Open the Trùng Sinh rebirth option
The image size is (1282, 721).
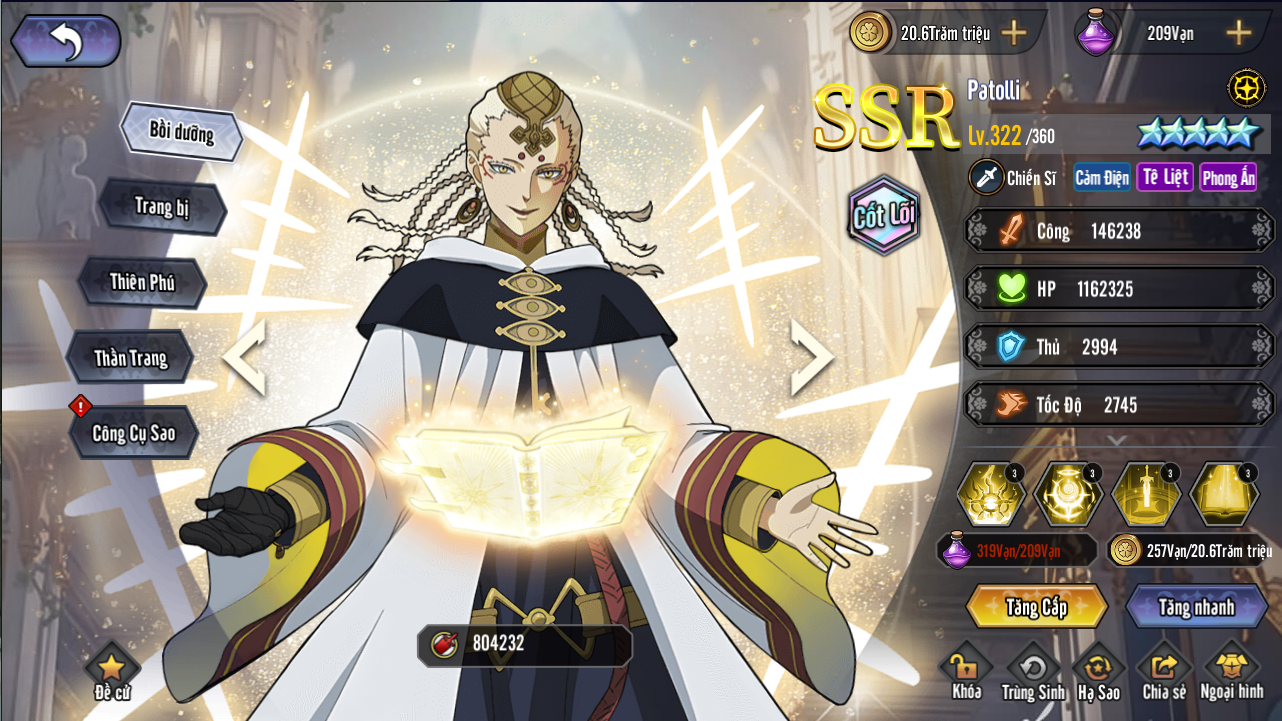pos(1033,672)
